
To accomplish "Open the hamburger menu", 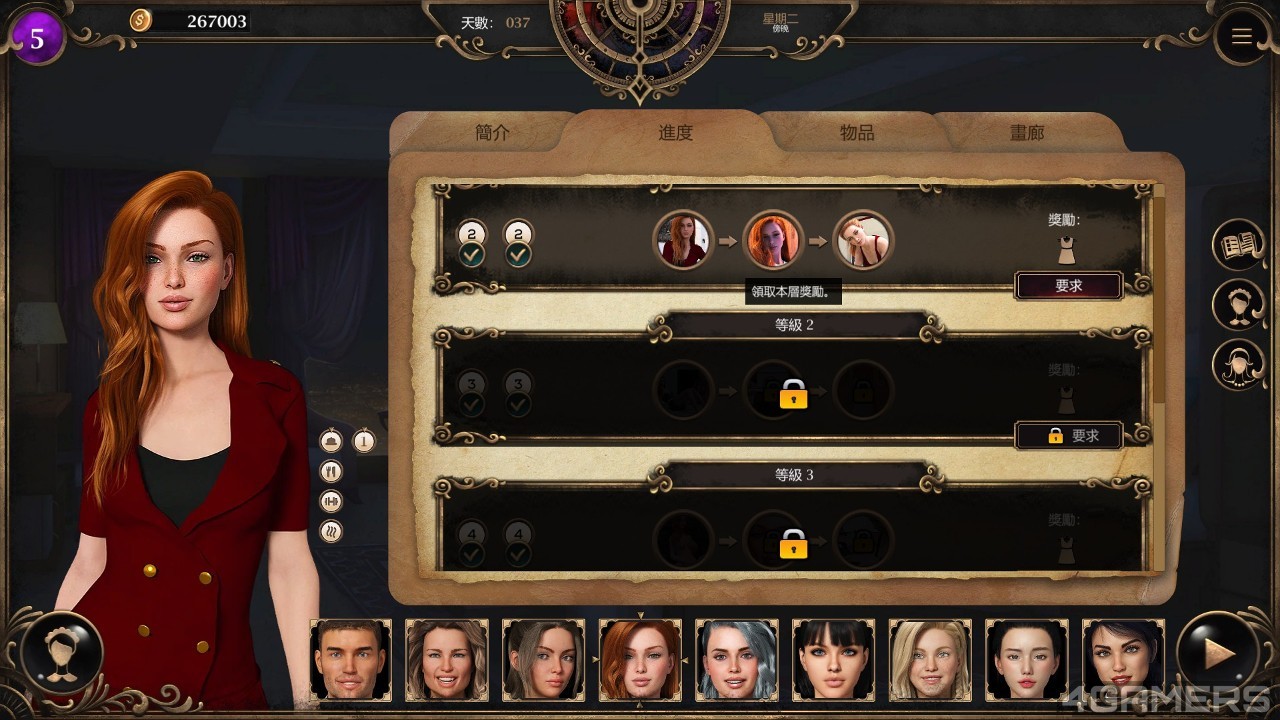I will click(1241, 37).
